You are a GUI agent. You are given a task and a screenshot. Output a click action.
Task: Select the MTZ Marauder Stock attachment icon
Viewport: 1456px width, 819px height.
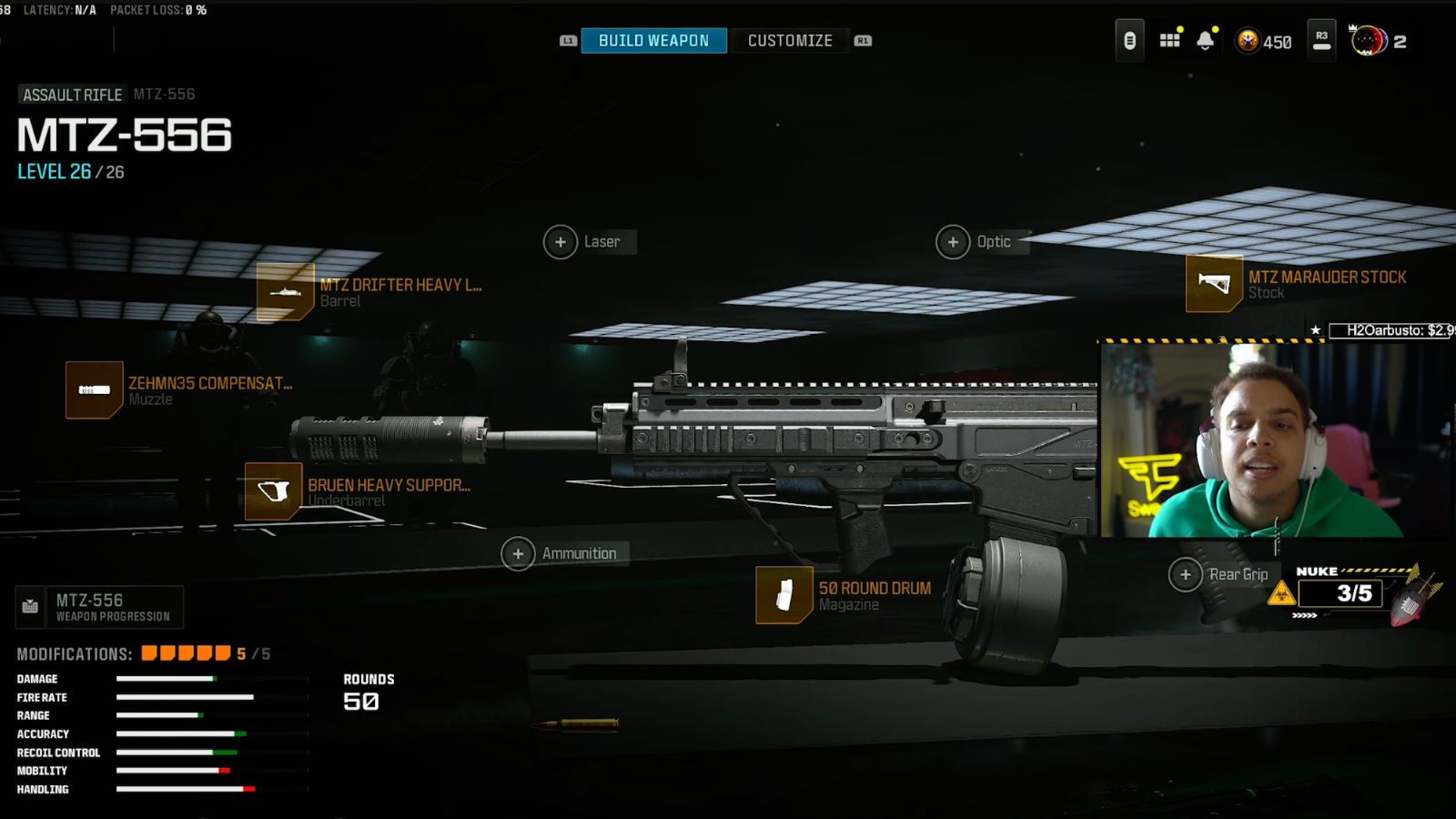[1213, 285]
